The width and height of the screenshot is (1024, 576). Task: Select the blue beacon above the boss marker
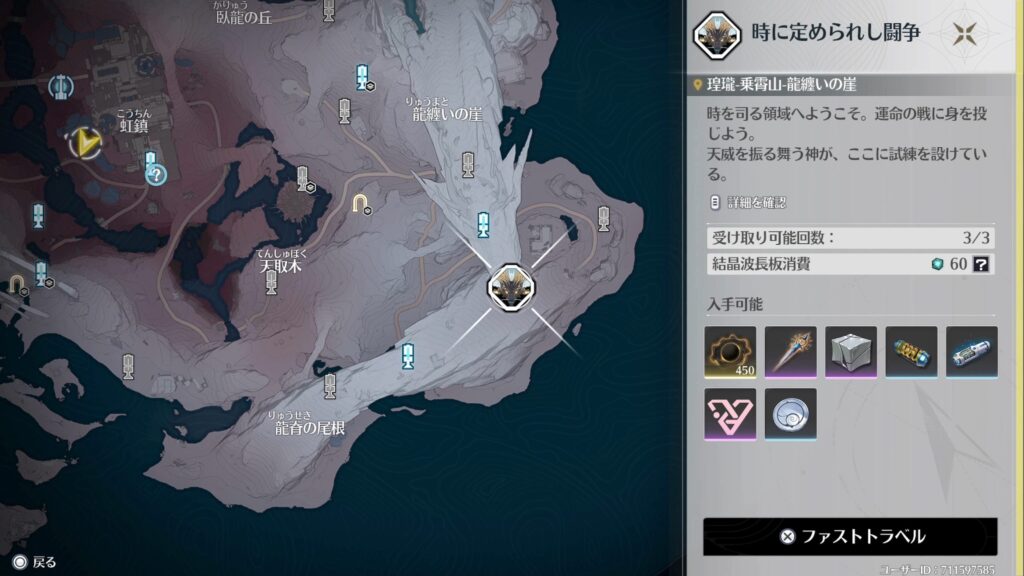[x=484, y=224]
